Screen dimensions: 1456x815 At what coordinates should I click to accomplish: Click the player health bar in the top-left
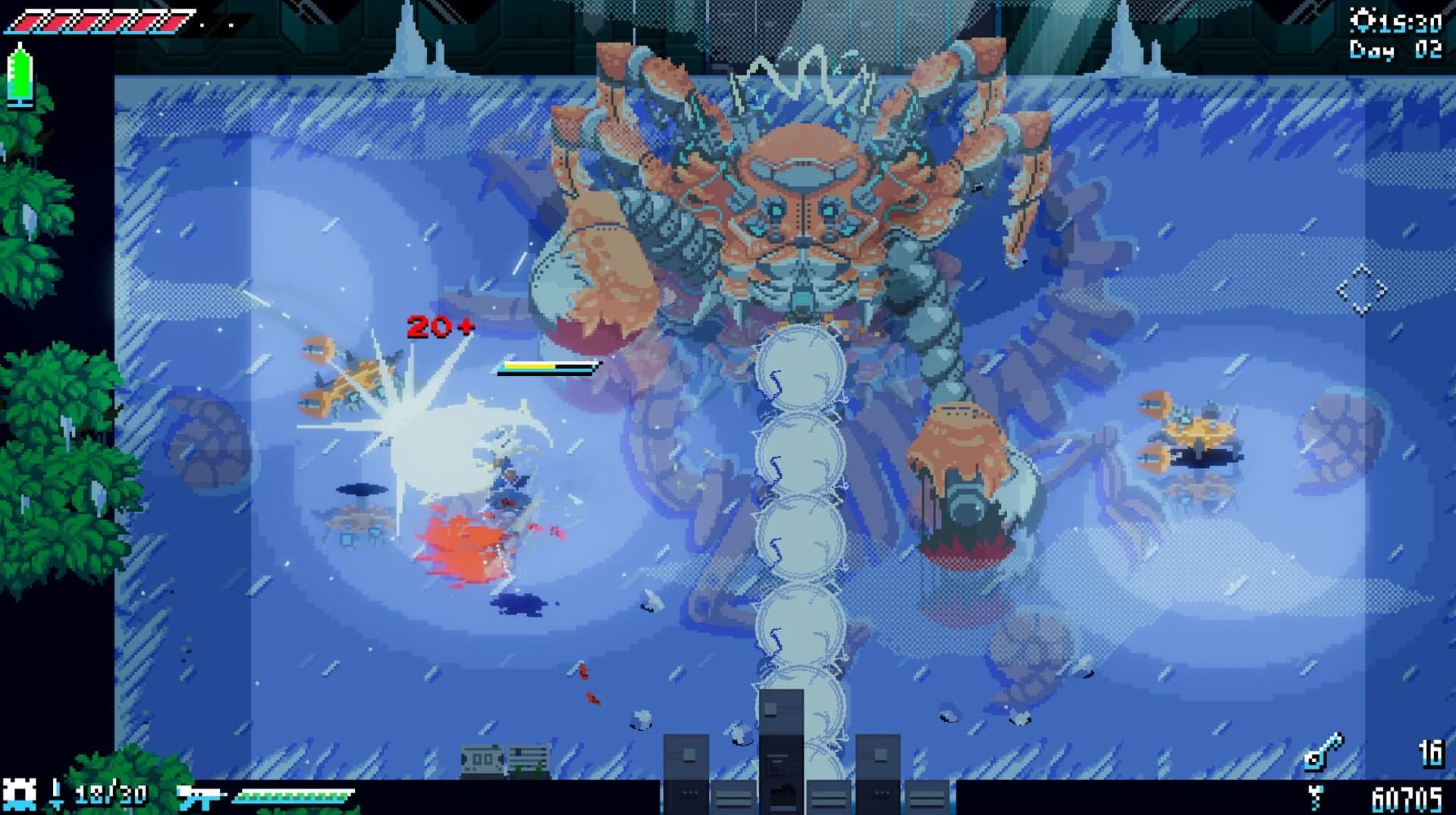pyautogui.click(x=99, y=20)
